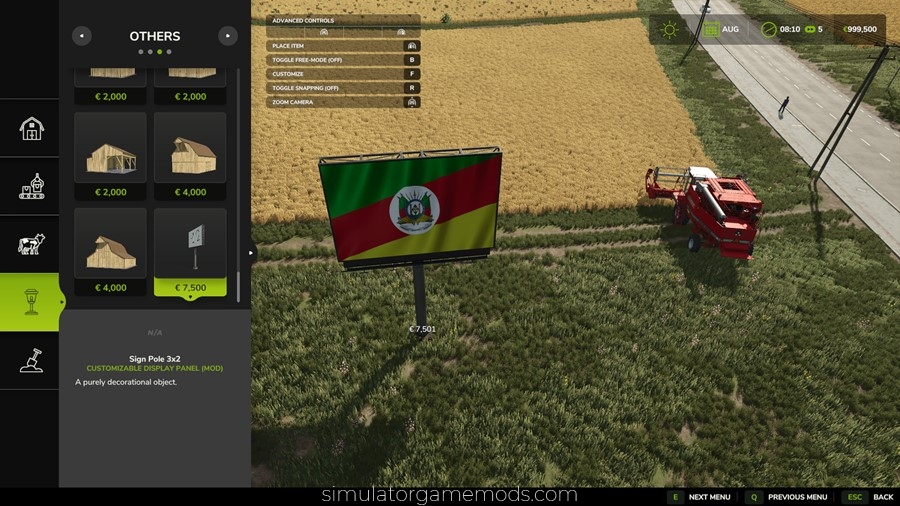Open the buildings category with the barn icon

click(31, 128)
